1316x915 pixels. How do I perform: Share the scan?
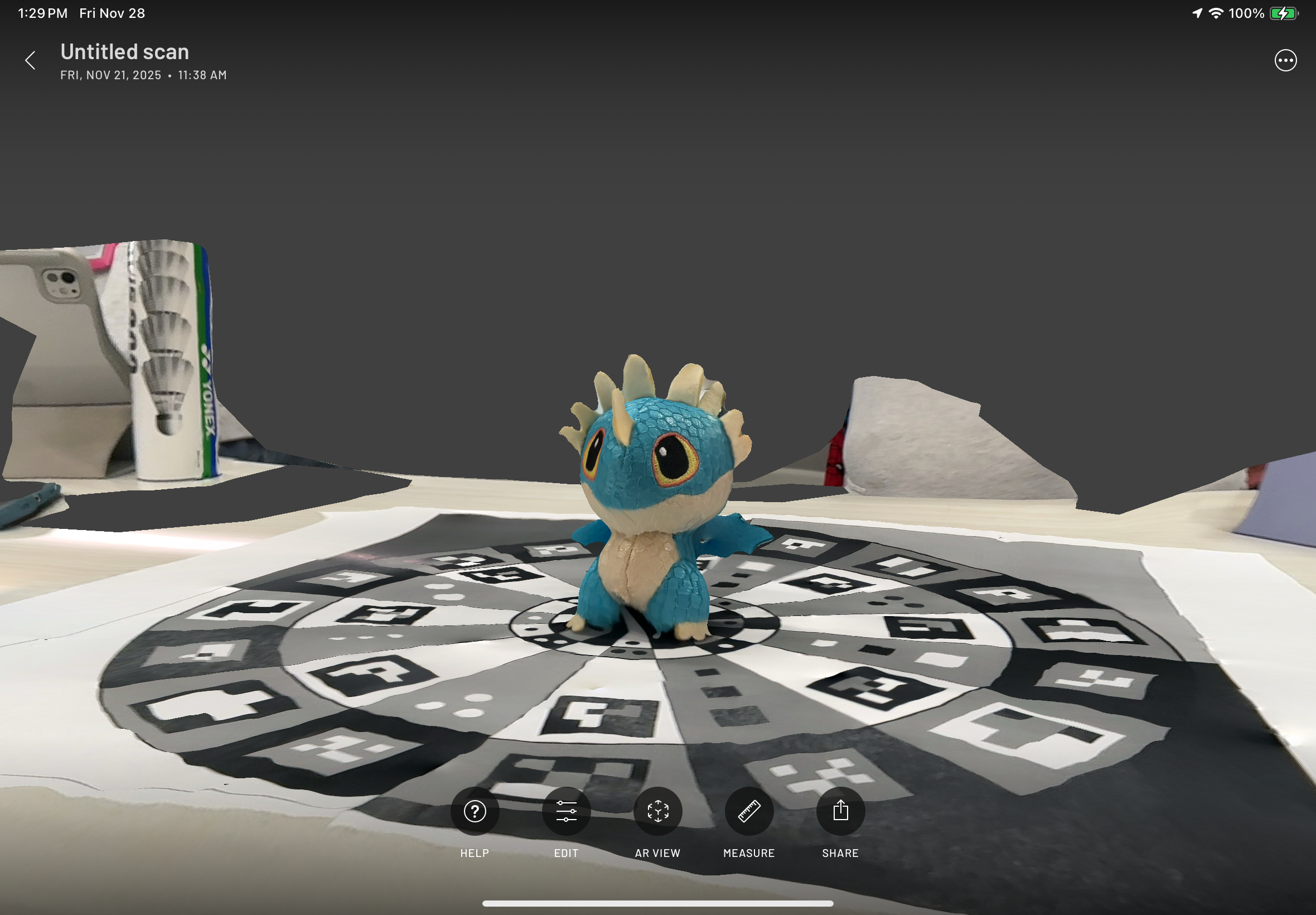840,811
